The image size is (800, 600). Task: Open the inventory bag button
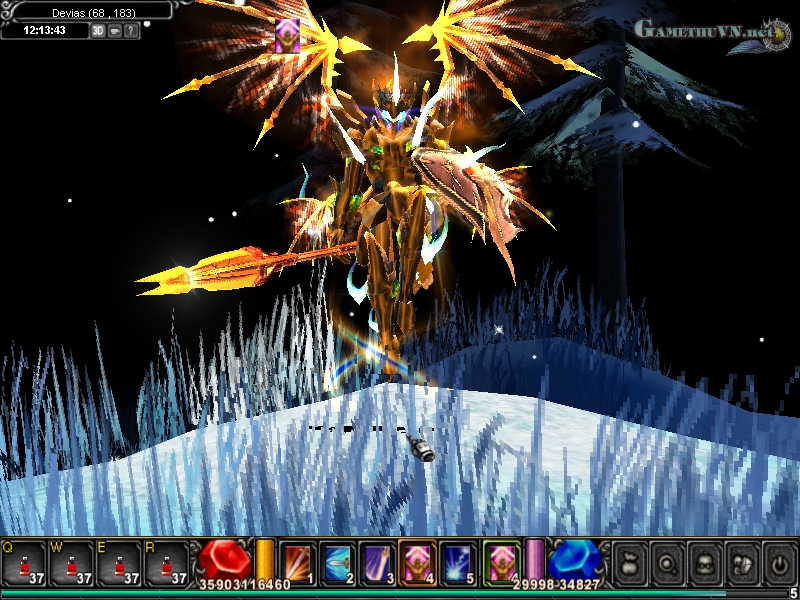pos(630,561)
